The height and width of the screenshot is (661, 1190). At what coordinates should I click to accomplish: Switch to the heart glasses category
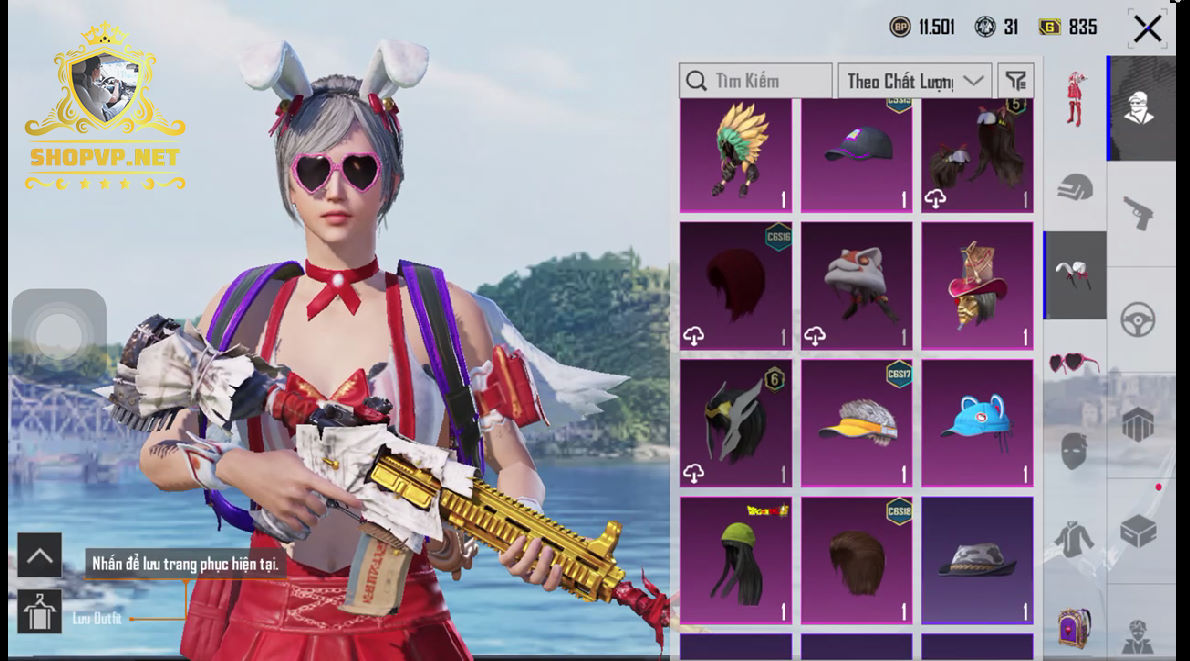[1074, 362]
